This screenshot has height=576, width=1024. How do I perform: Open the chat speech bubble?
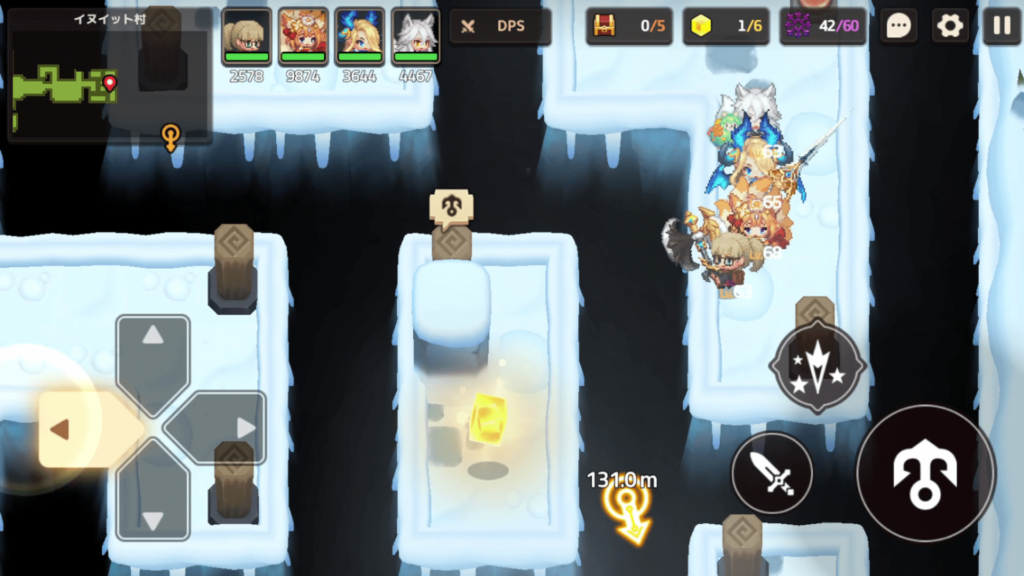click(899, 27)
